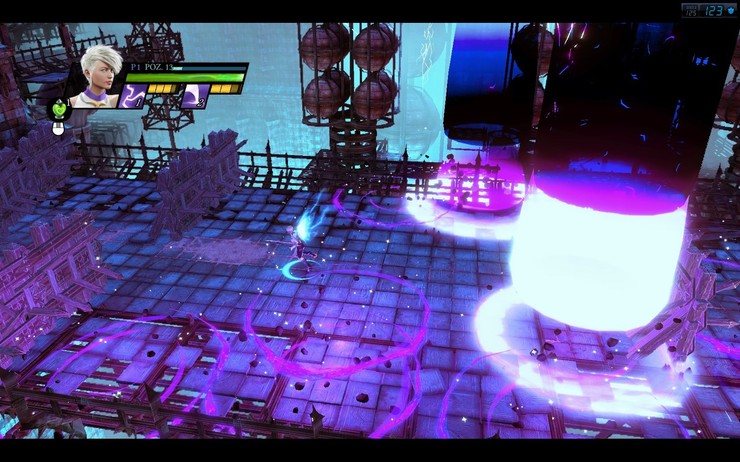Activate the wave slash ability numbered 2
This screenshot has height=462, width=740.
pyautogui.click(x=195, y=96)
